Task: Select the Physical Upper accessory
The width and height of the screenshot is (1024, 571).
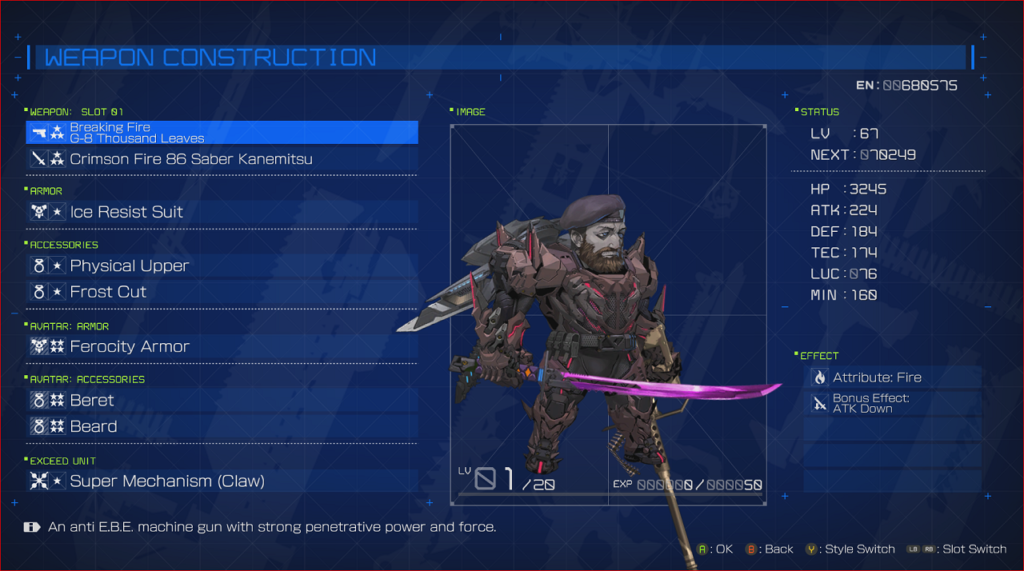Action: point(222,266)
